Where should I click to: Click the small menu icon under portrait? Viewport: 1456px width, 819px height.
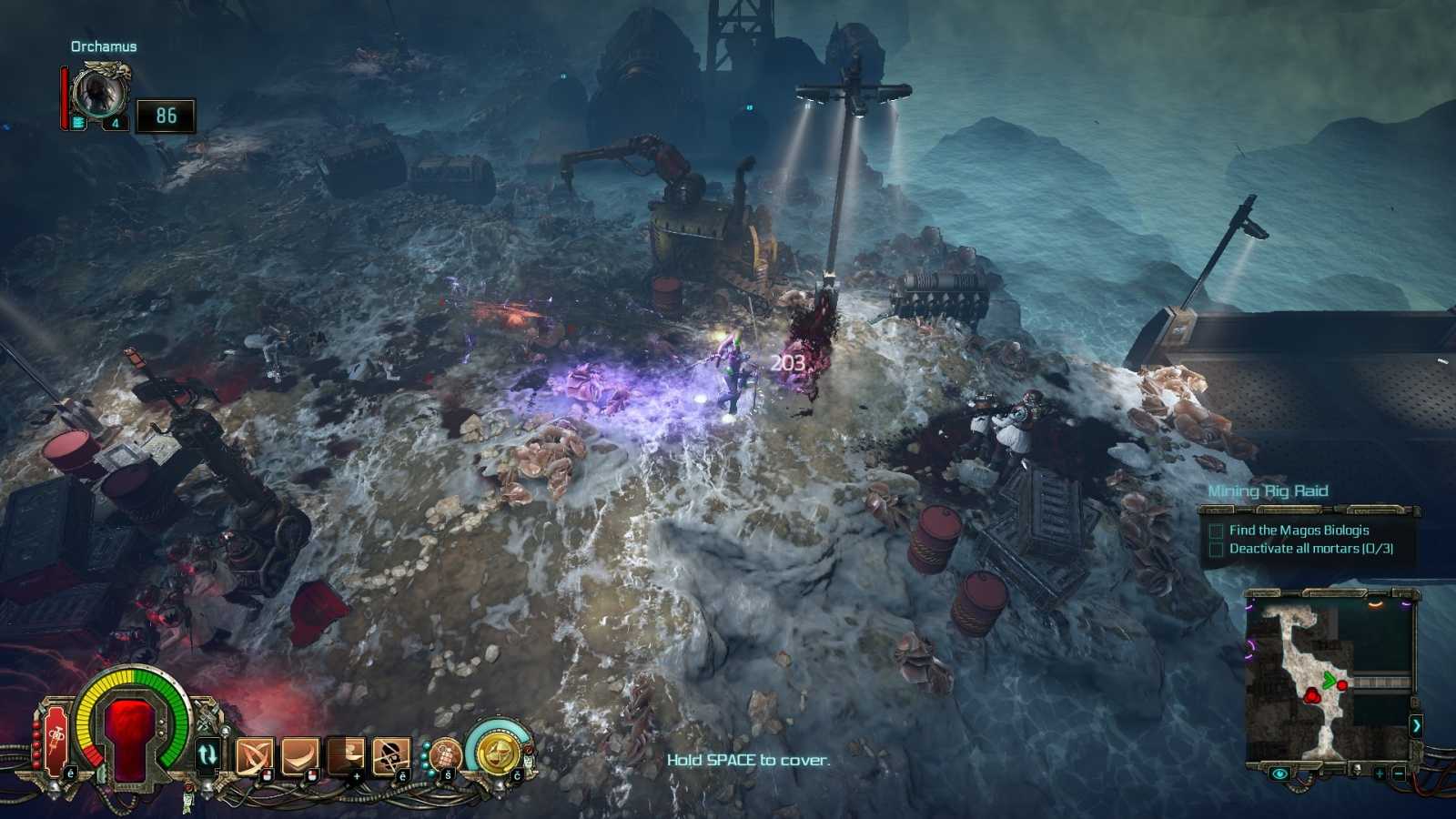[78, 122]
